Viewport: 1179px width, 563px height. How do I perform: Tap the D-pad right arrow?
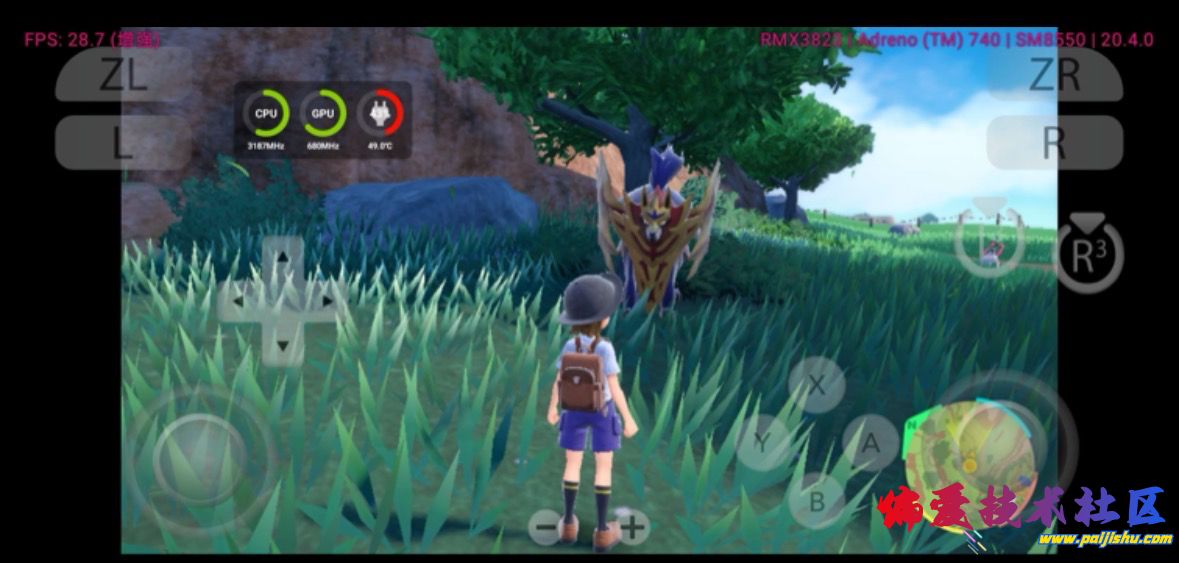pyautogui.click(x=326, y=300)
